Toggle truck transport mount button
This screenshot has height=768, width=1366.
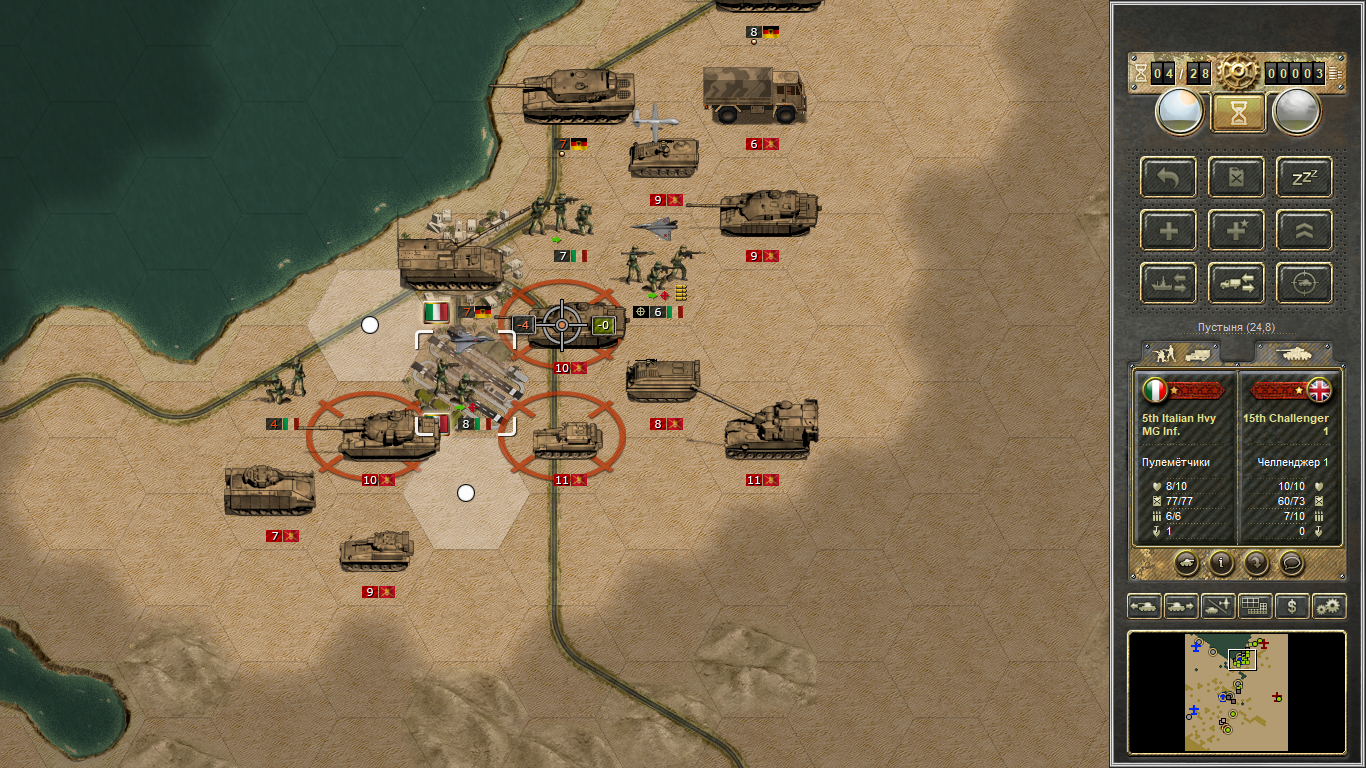click(1237, 284)
